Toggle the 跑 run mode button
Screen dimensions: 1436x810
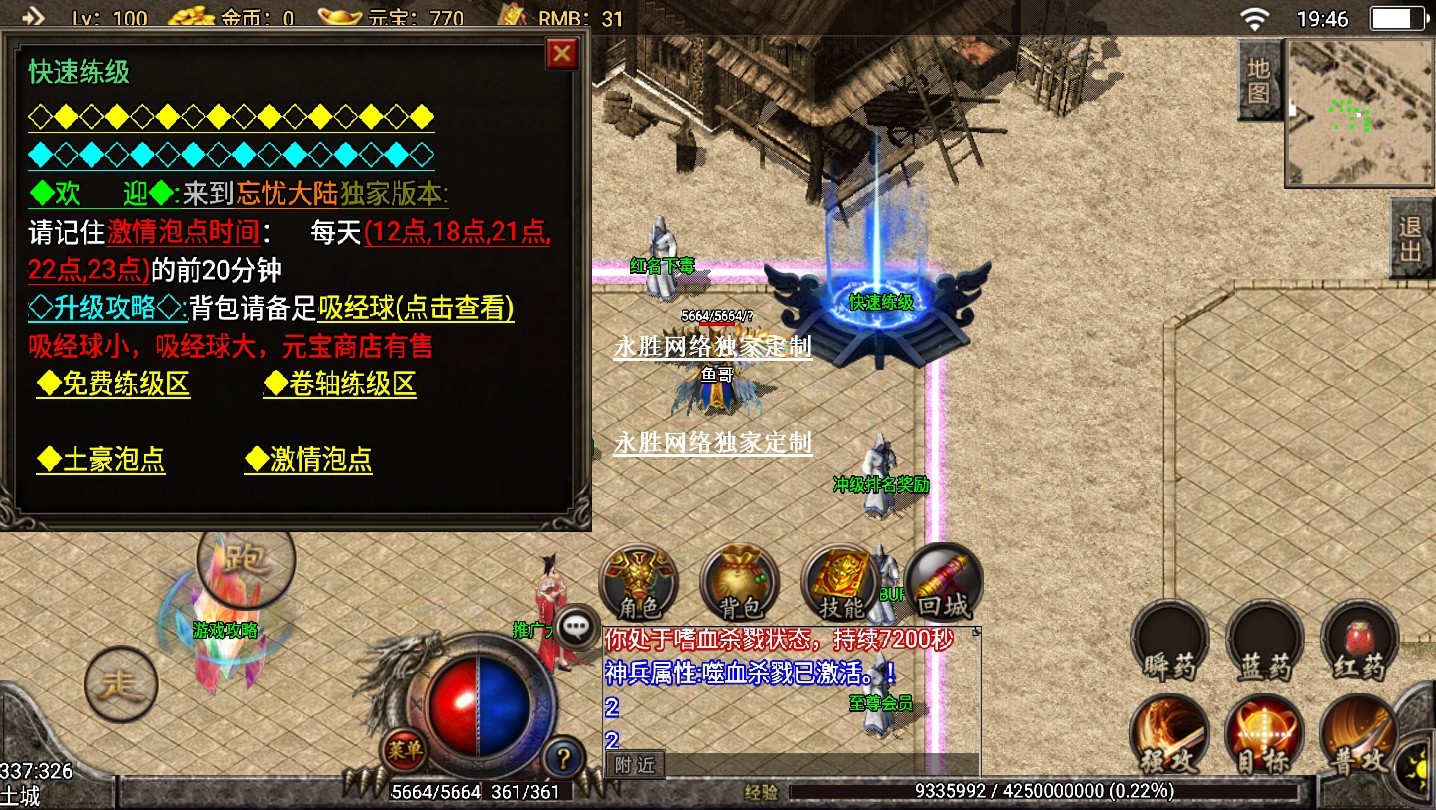pos(246,560)
